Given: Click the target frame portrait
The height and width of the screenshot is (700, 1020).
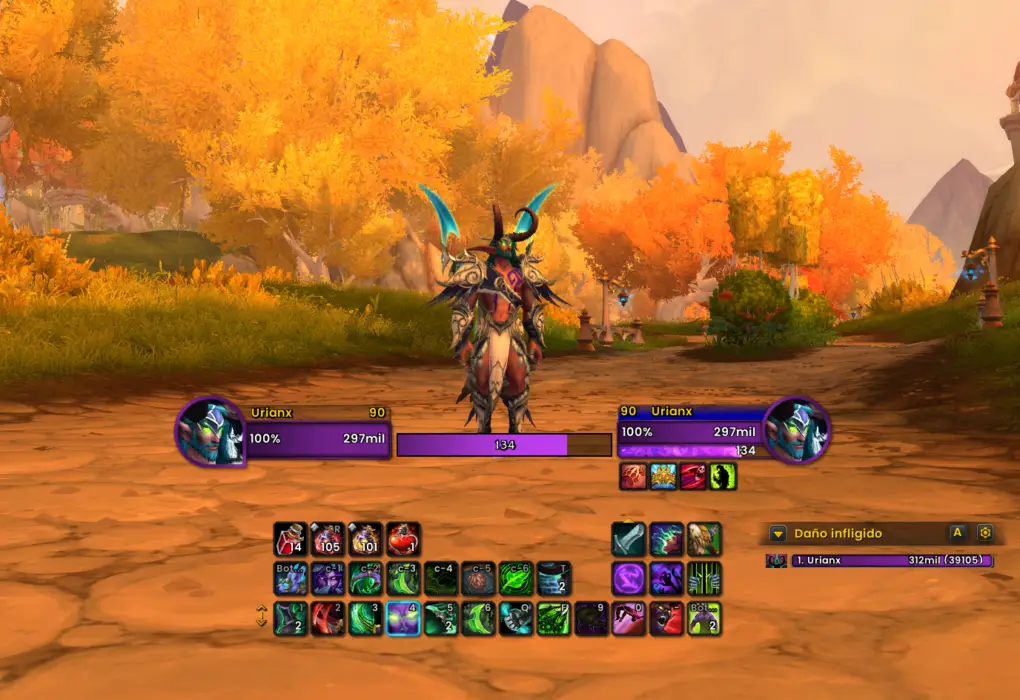Looking at the screenshot, I should tap(796, 432).
